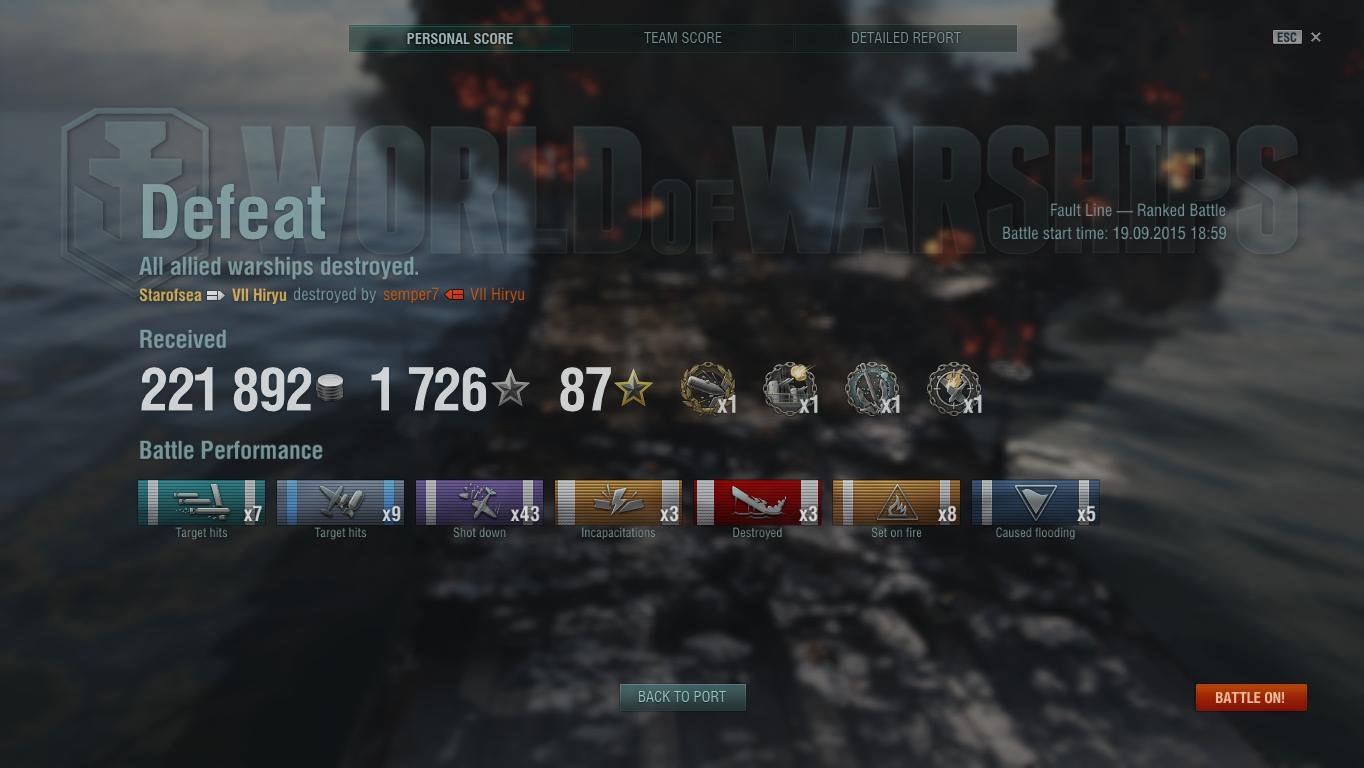
Task: Click the Incapacitations ribbon
Action: 617,503
